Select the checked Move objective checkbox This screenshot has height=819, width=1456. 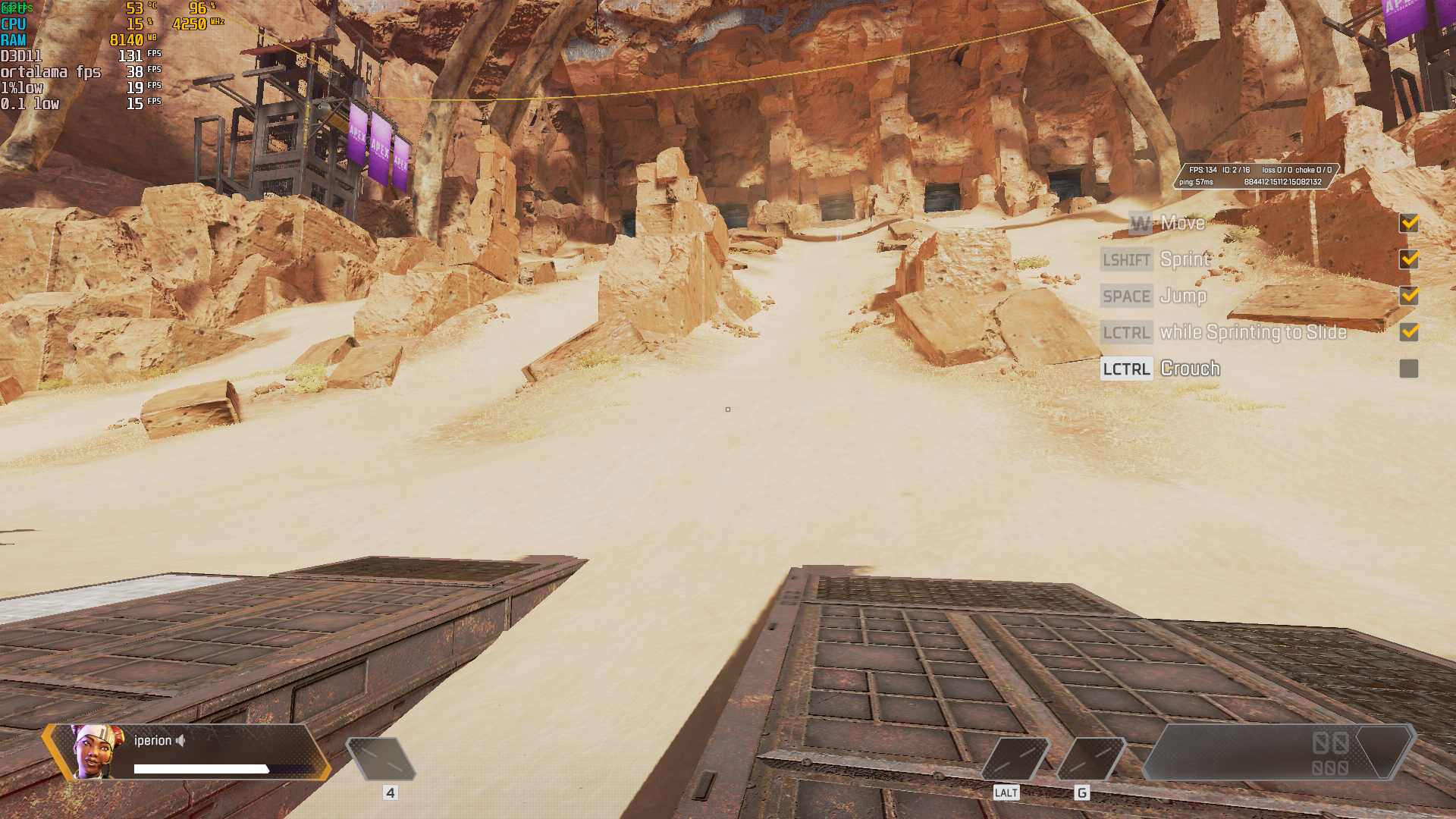point(1408,223)
